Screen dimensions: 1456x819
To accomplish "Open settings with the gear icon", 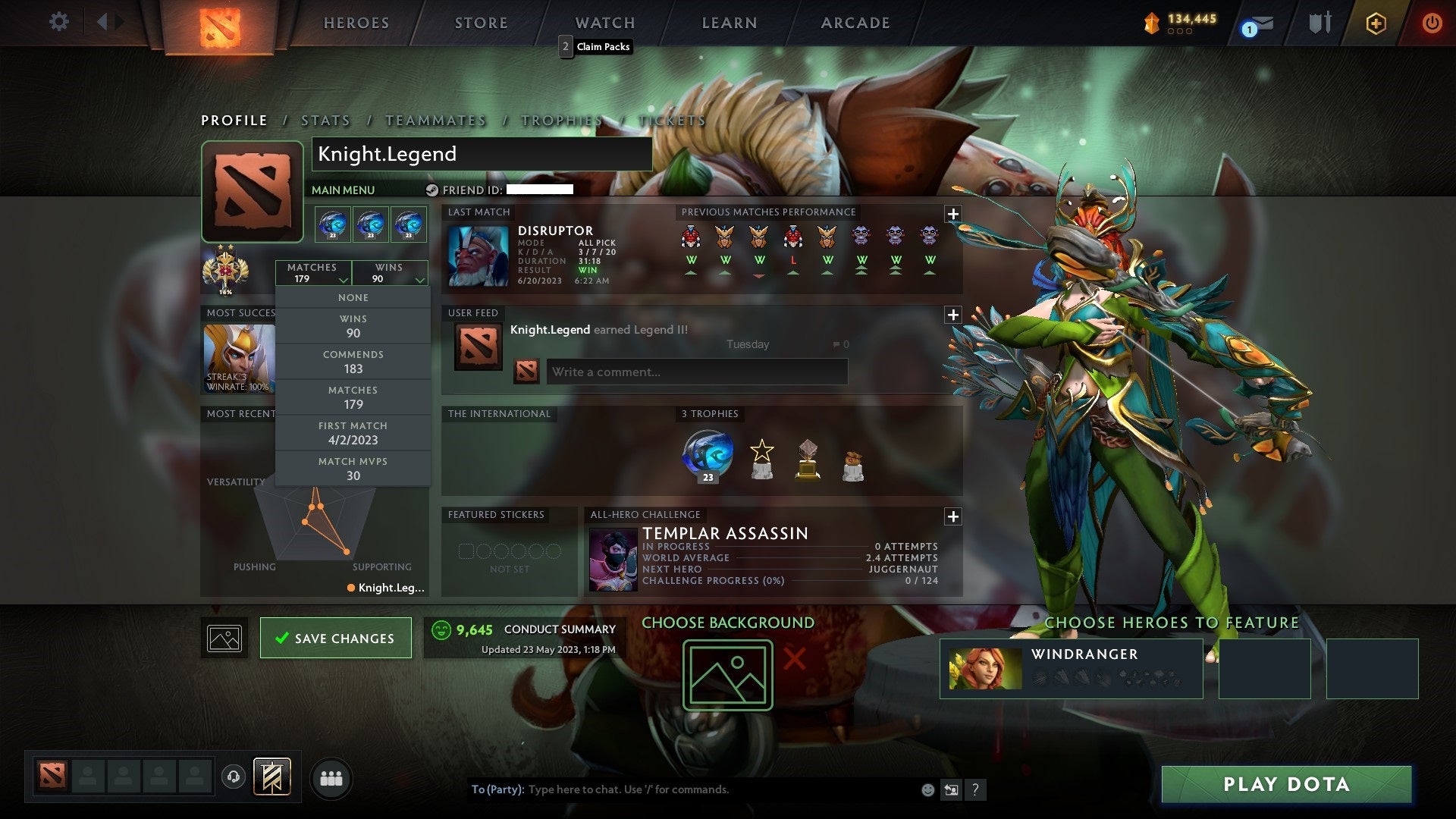I will (x=58, y=22).
